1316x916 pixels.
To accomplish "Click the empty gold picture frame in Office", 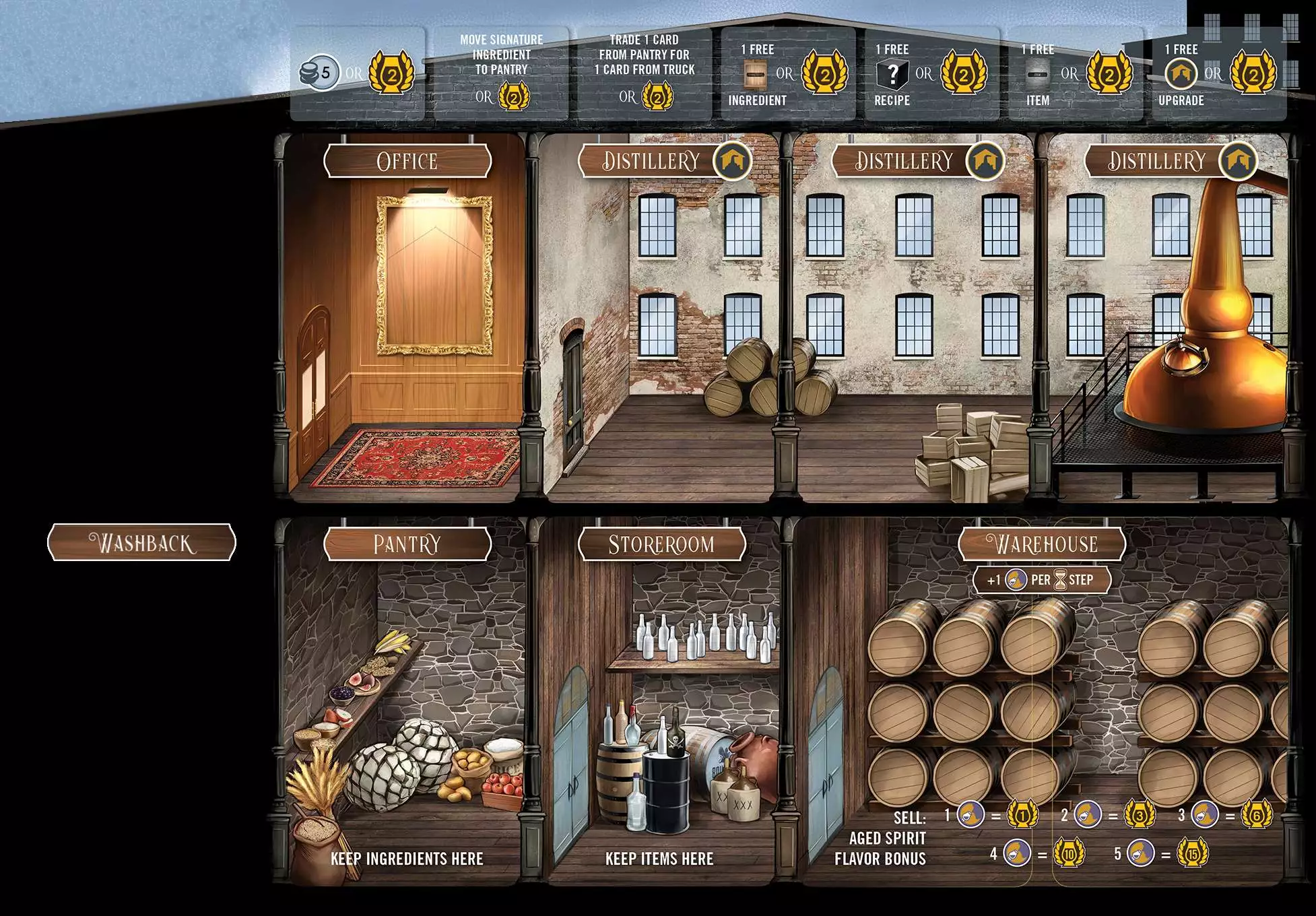I will 434,274.
